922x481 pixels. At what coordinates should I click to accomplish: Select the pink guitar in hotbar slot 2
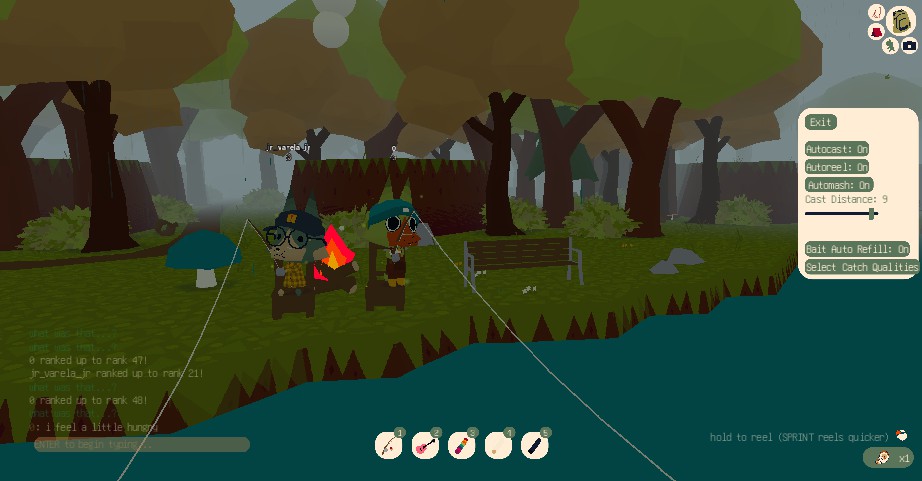pyautogui.click(x=425, y=445)
